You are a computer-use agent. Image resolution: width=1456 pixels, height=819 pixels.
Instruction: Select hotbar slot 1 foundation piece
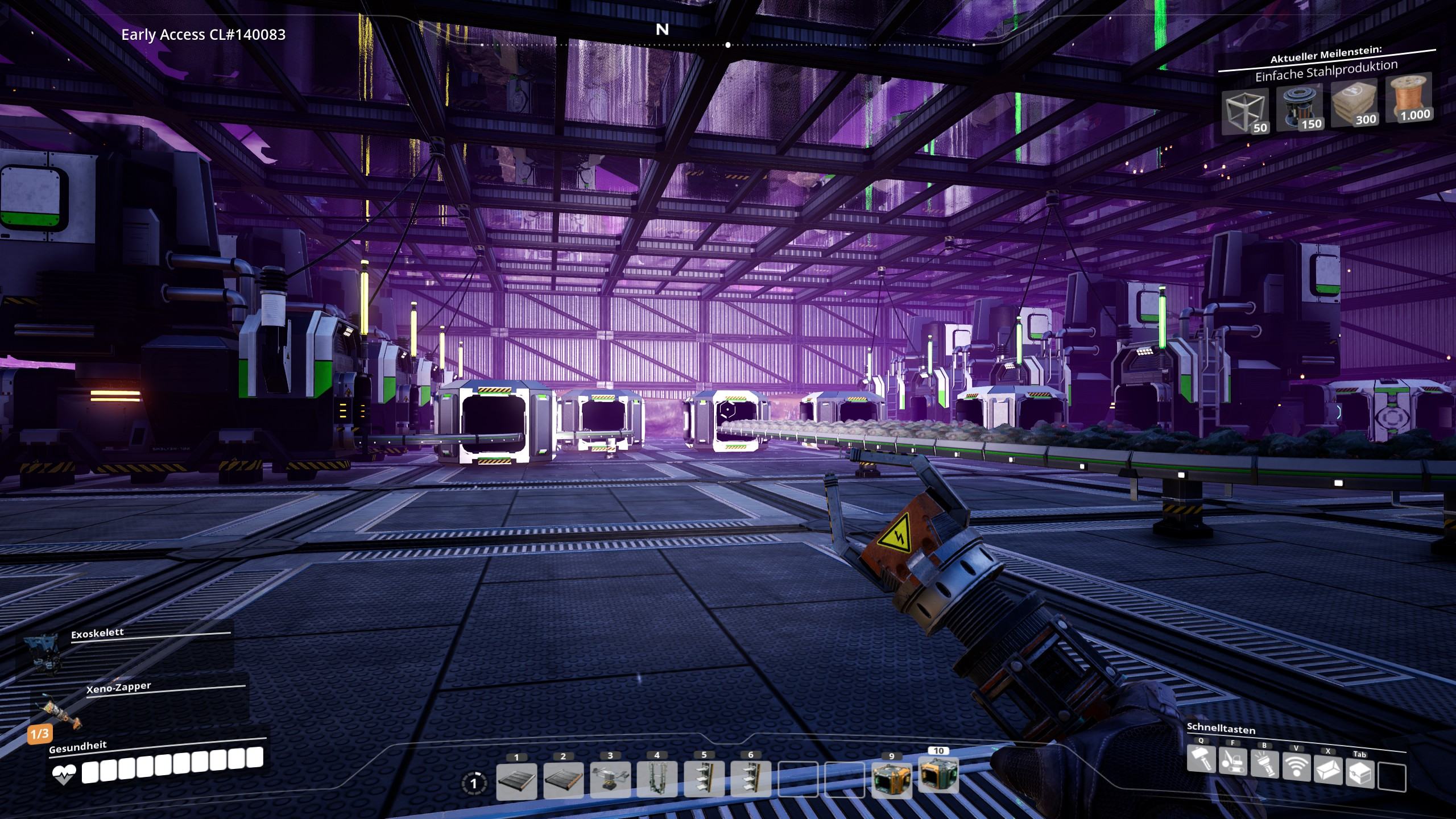coord(516,780)
